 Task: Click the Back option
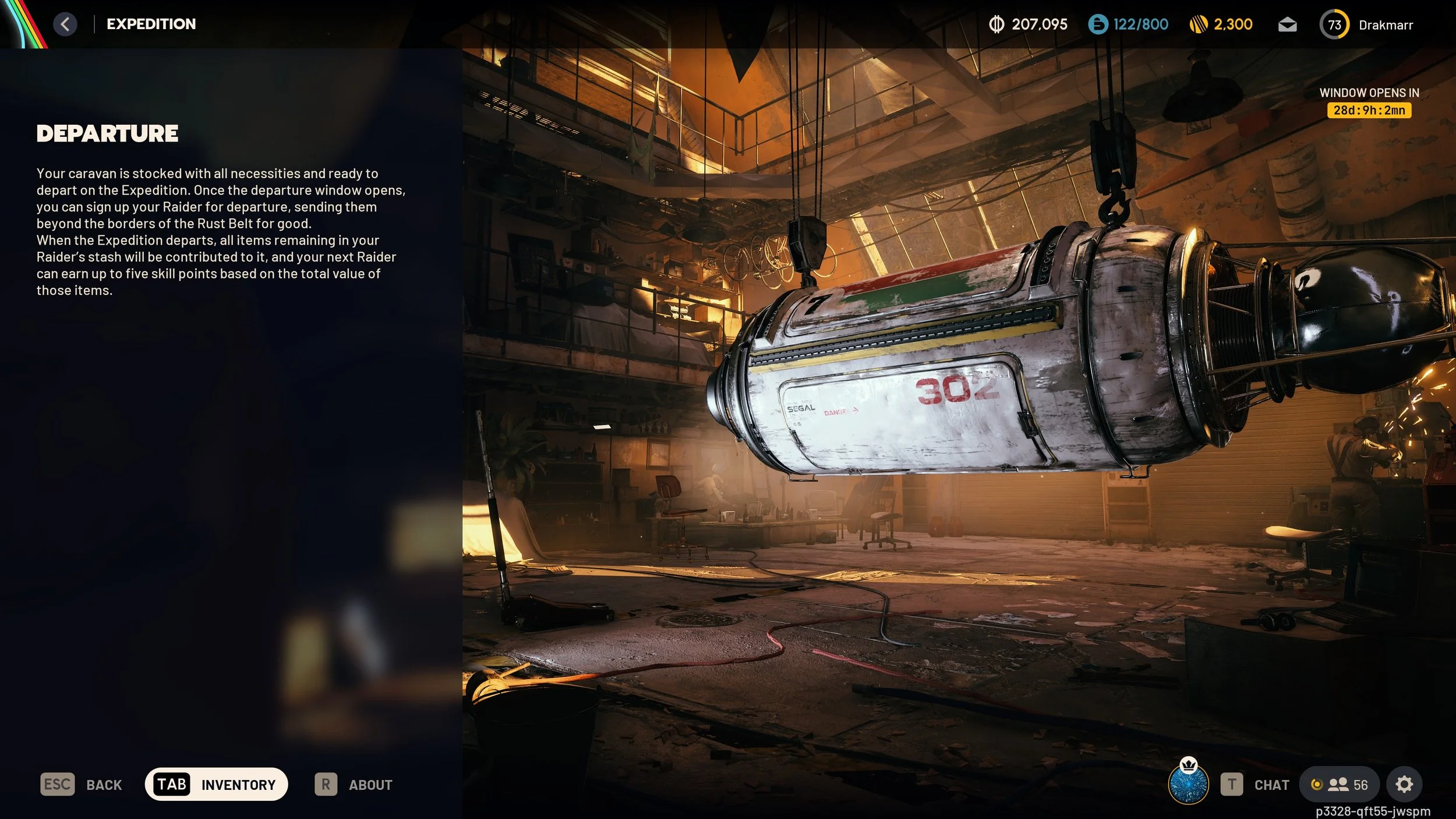click(82, 784)
